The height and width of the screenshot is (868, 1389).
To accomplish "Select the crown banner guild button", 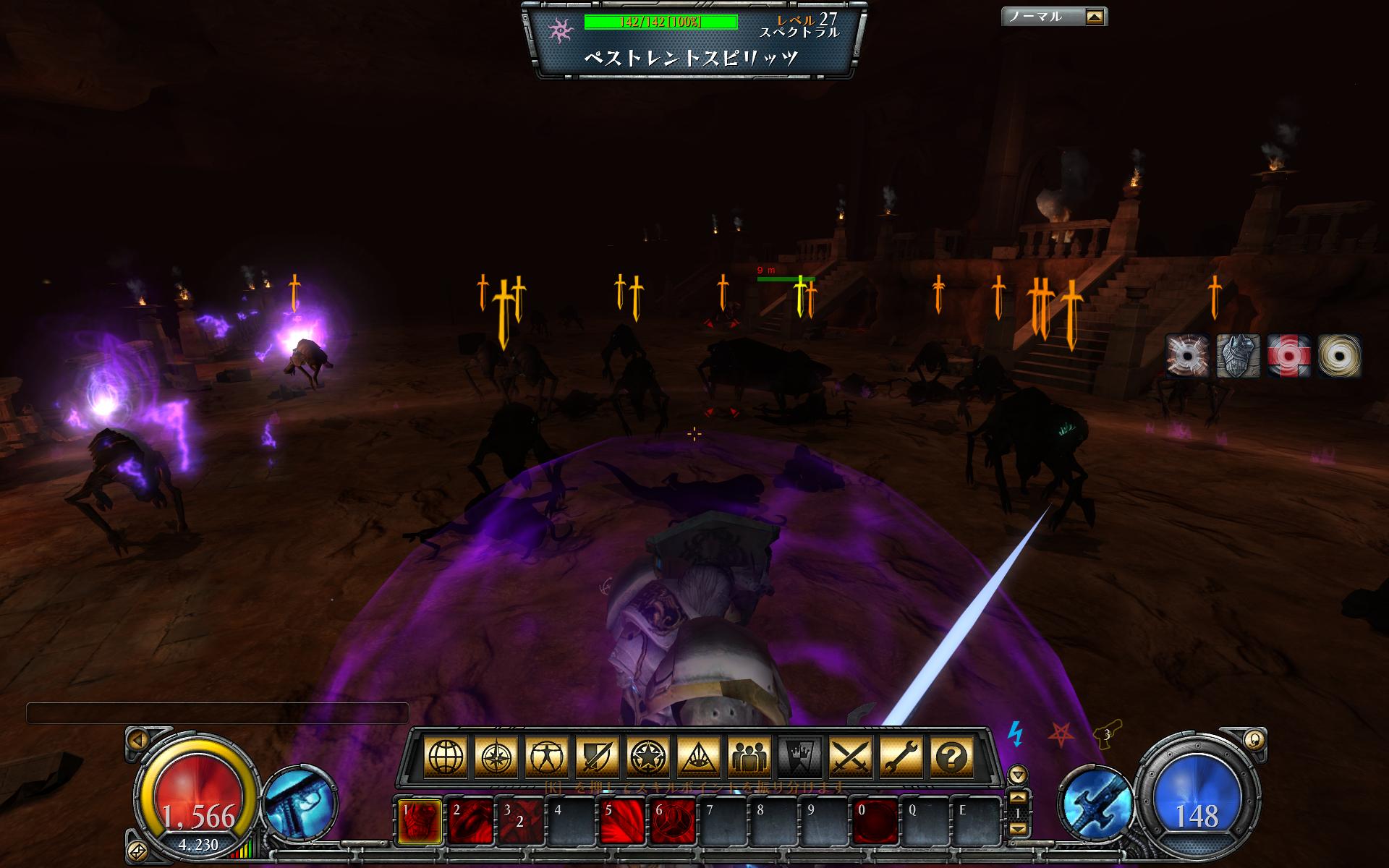I will (800, 758).
